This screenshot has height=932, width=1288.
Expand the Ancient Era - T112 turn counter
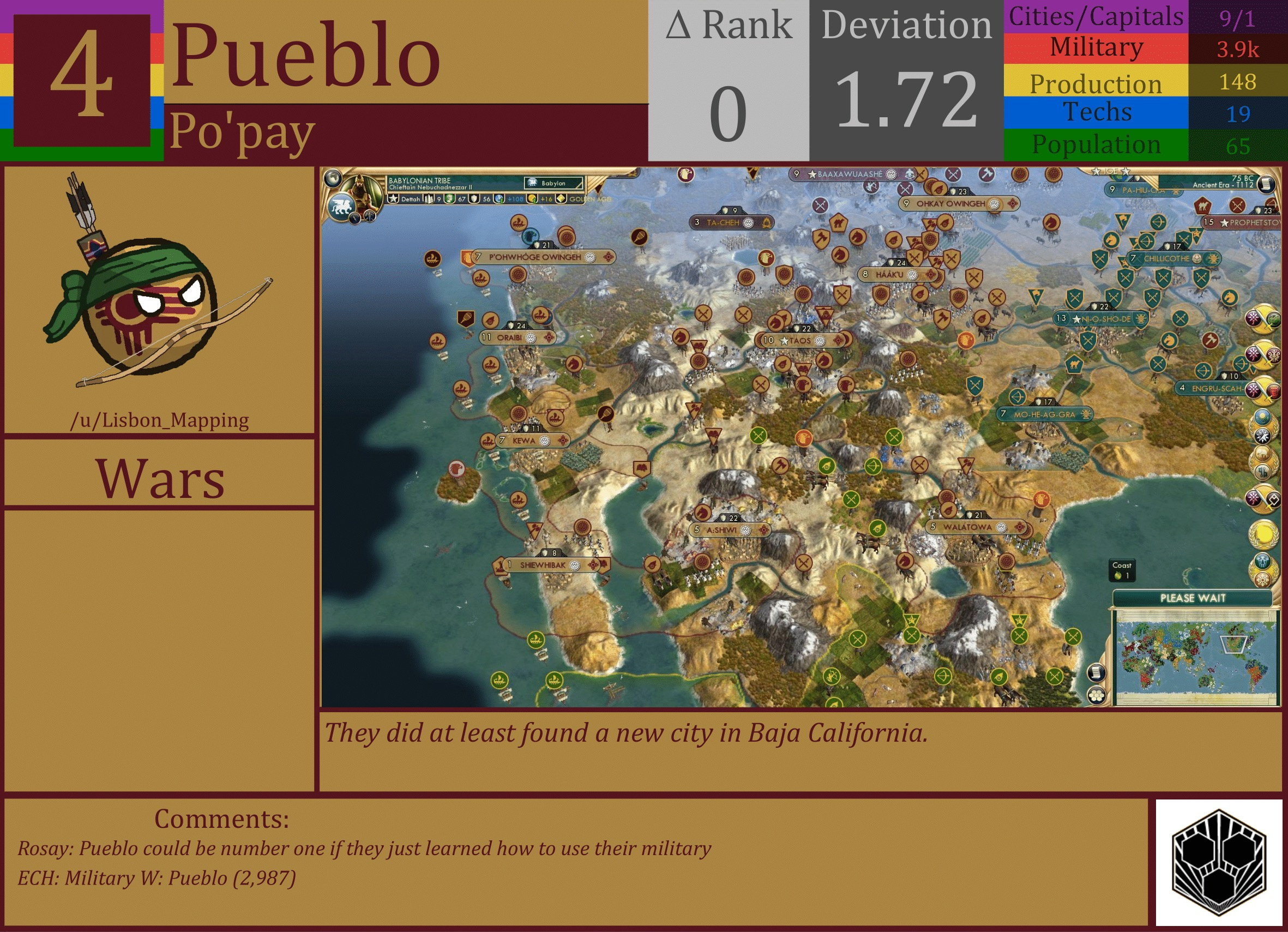tap(1223, 184)
